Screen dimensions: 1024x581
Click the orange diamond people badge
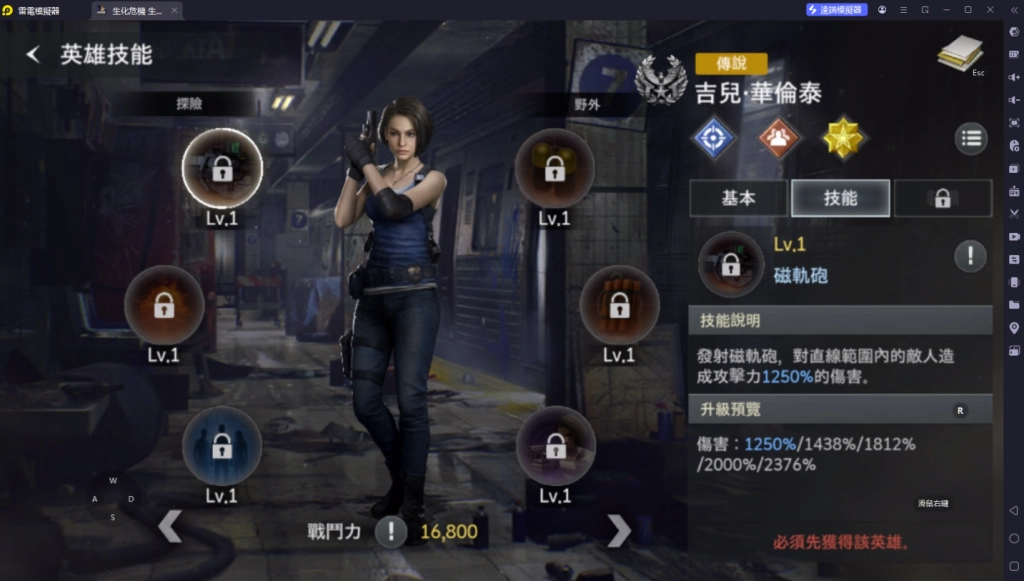pyautogui.click(x=779, y=138)
